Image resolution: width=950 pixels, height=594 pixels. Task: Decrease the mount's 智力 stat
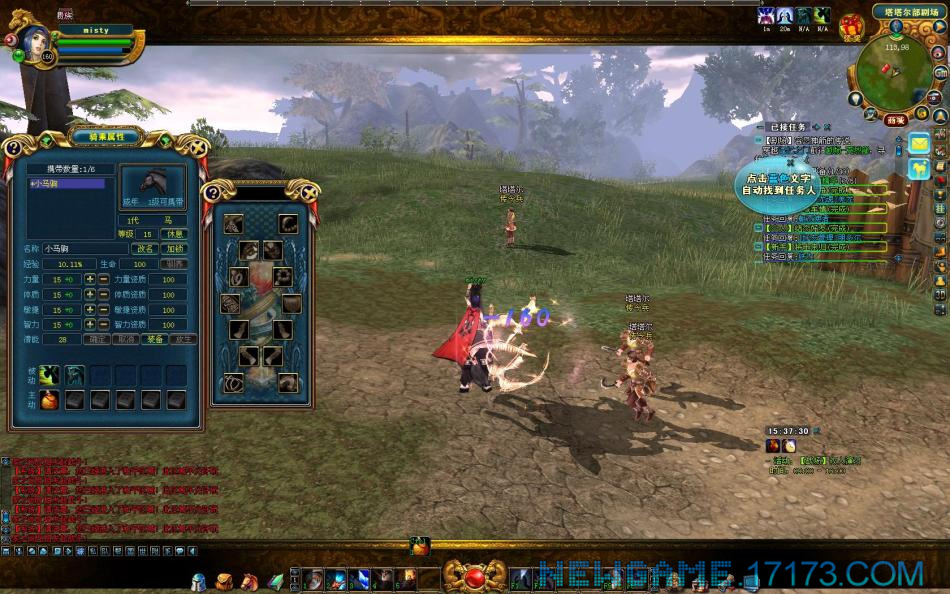point(103,324)
